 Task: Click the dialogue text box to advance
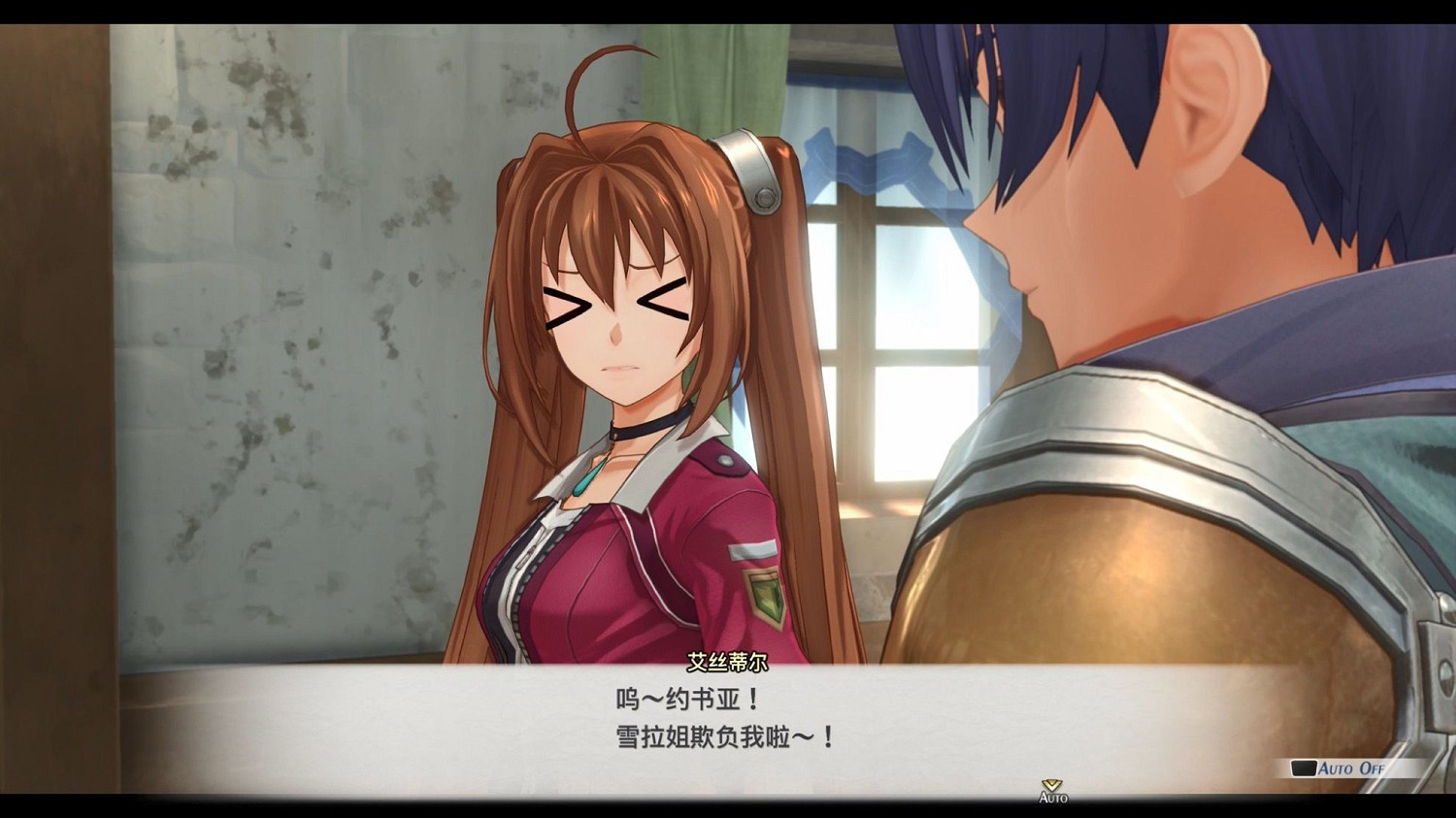[x=728, y=718]
